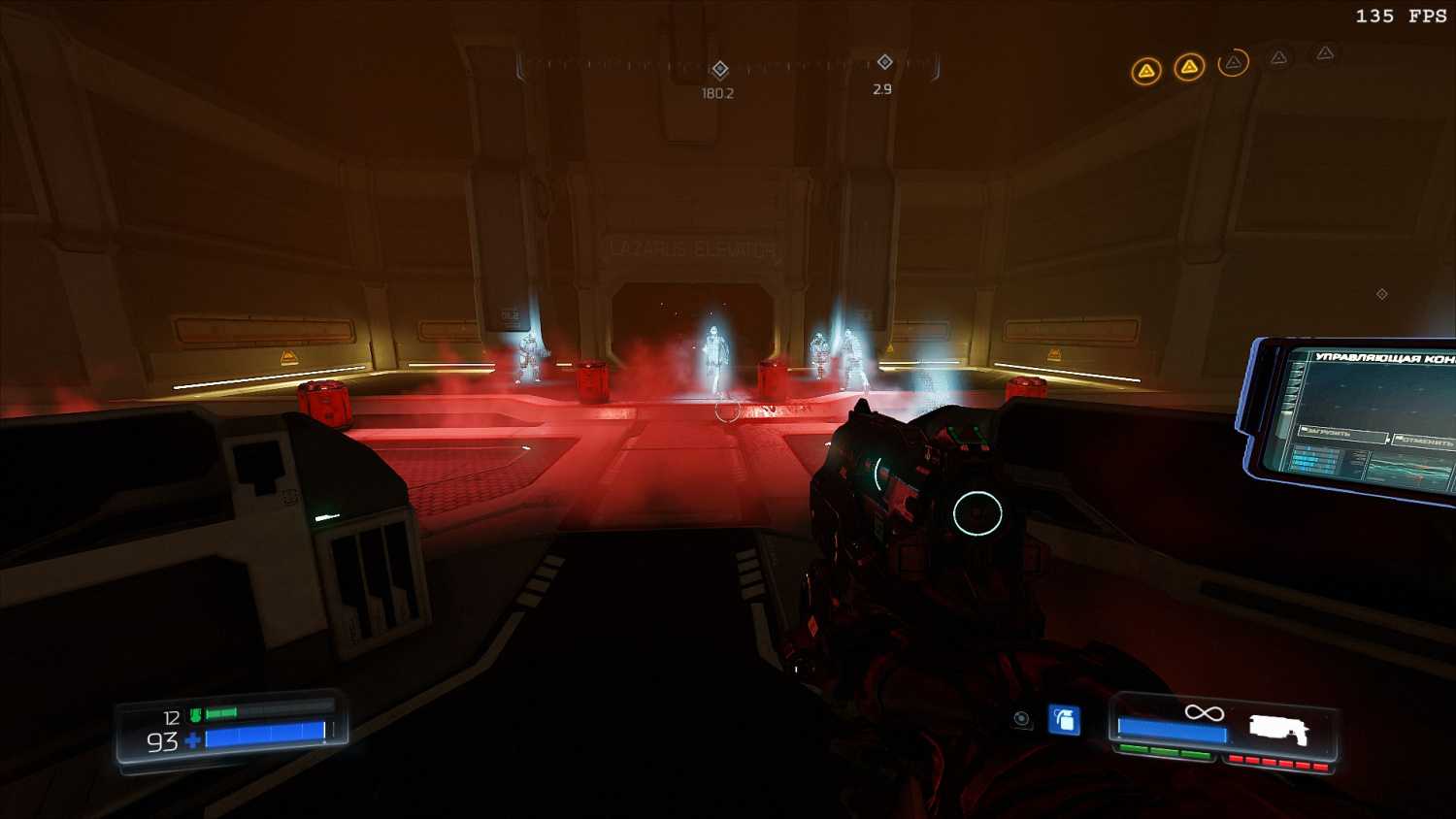Click the grey round equipment icon beside grenade

click(1021, 719)
